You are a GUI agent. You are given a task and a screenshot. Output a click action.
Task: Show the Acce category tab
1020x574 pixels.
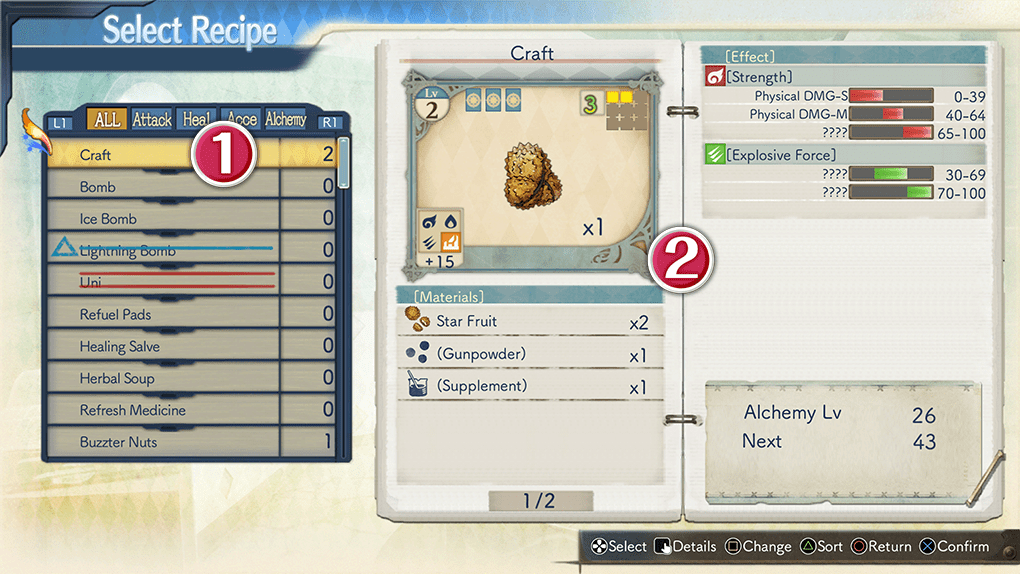[241, 120]
